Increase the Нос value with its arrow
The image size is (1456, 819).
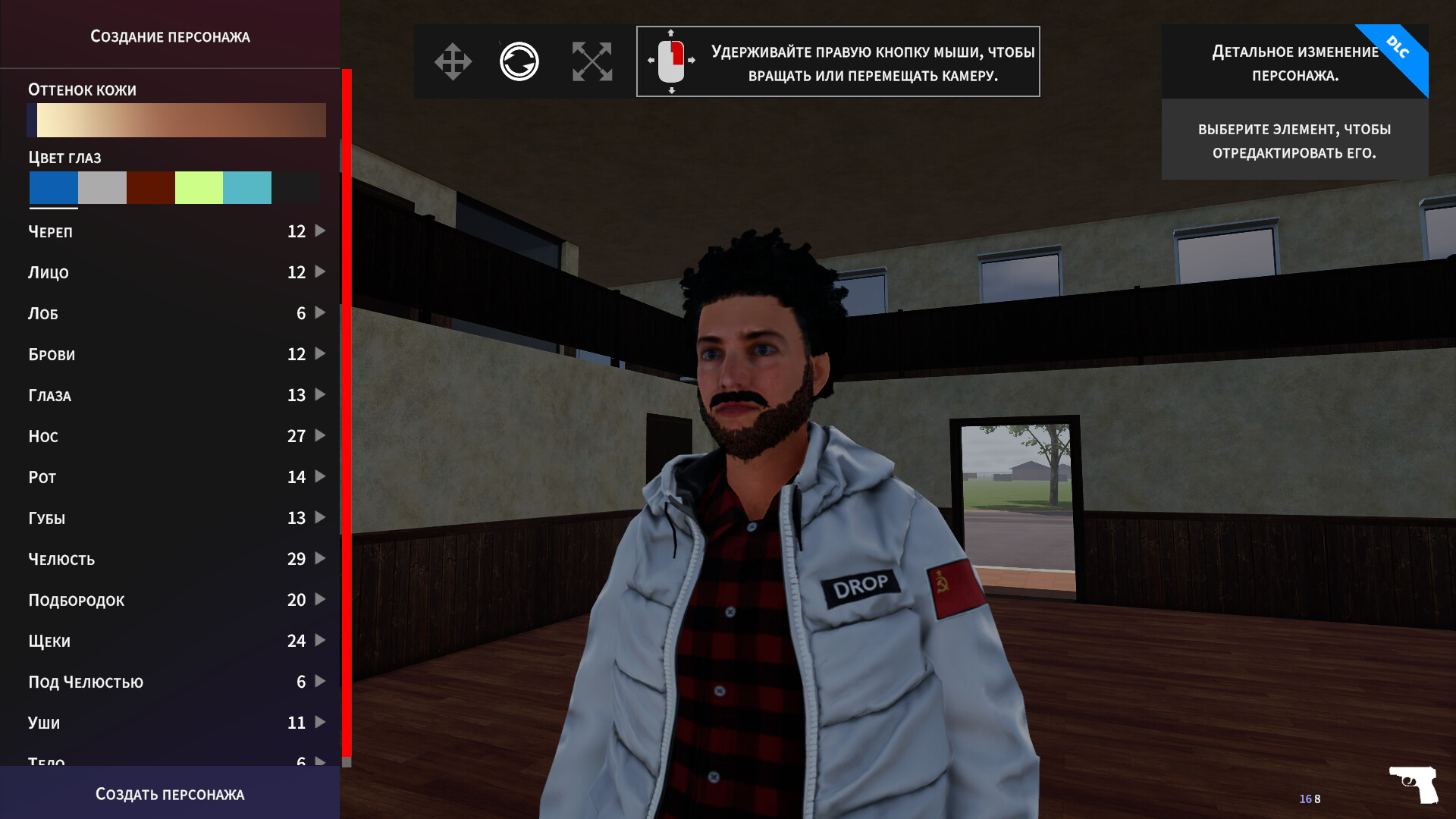tap(320, 435)
